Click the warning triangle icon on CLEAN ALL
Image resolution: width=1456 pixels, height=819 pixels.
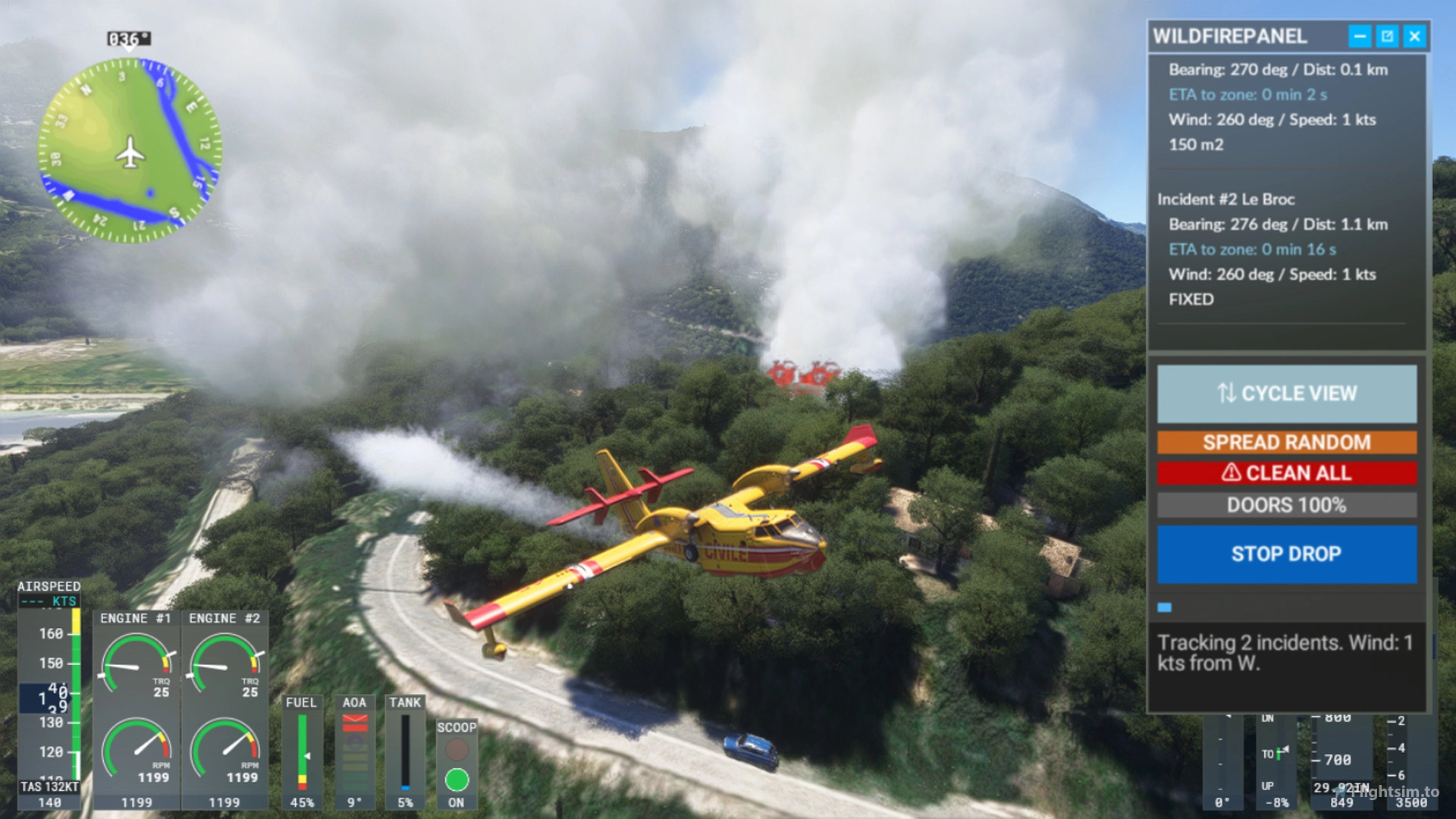1232,472
